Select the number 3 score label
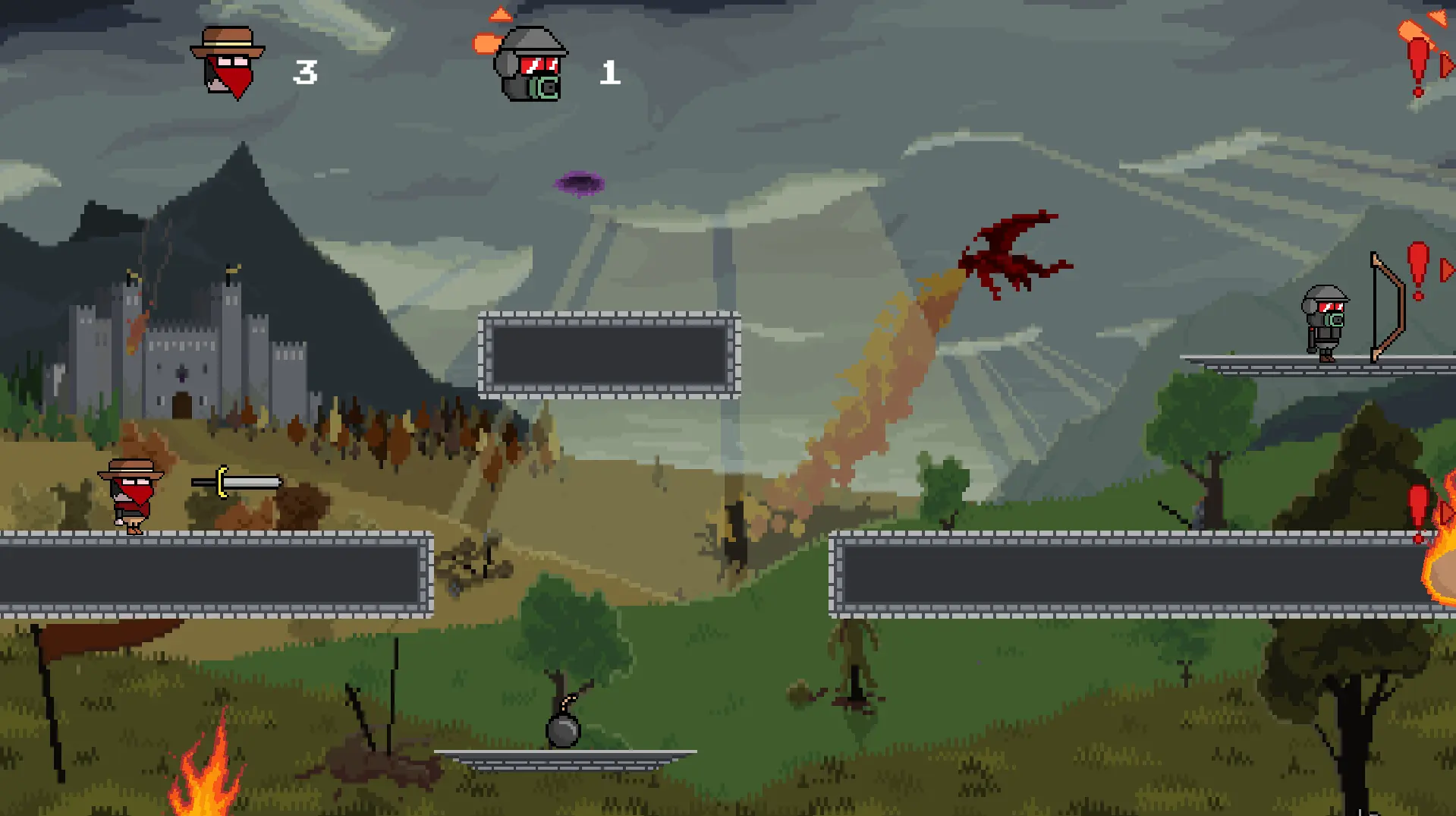 (305, 72)
